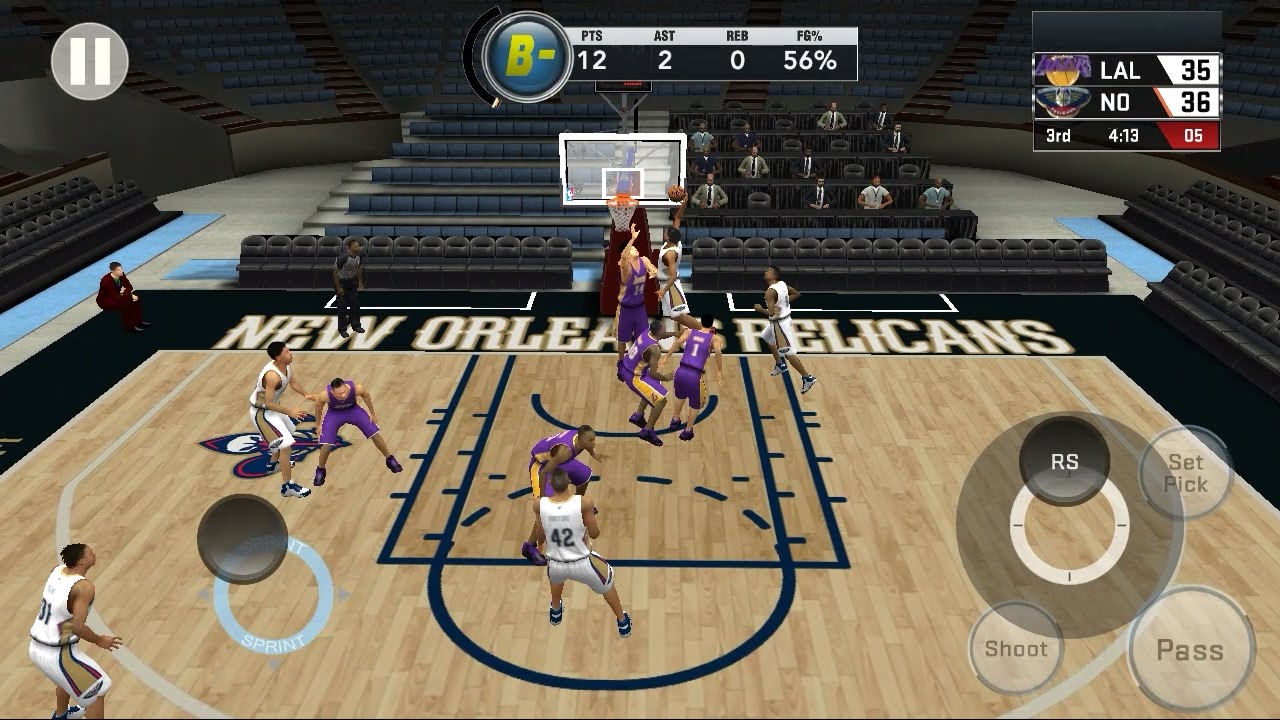The image size is (1280, 720).
Task: Pause the game with the pause button
Action: pos(90,62)
